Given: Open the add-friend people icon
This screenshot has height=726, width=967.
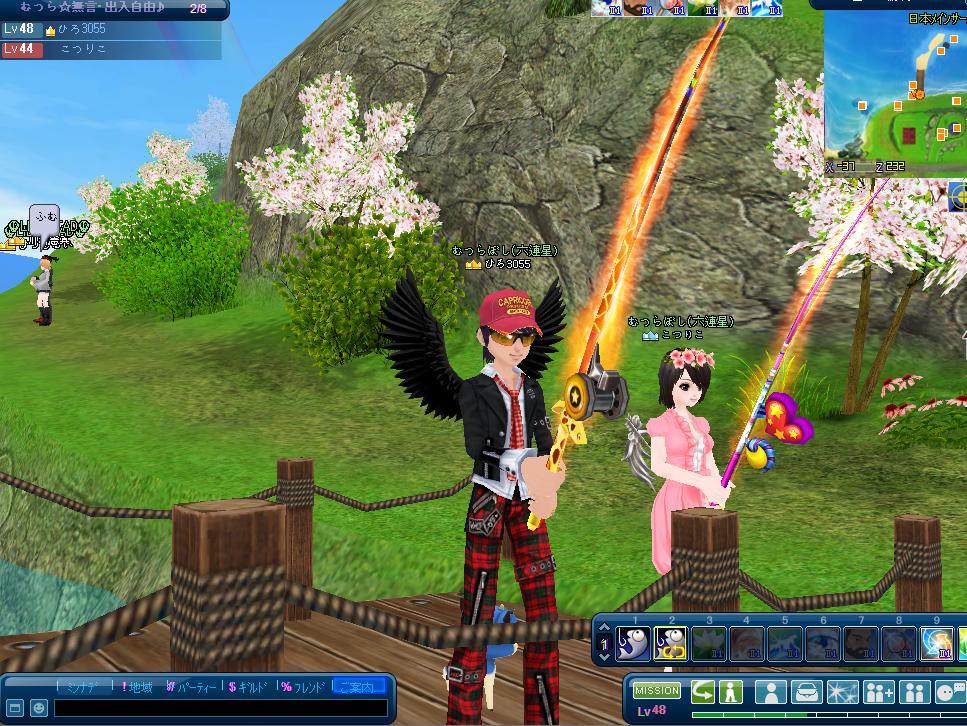Looking at the screenshot, I should coord(879,692).
